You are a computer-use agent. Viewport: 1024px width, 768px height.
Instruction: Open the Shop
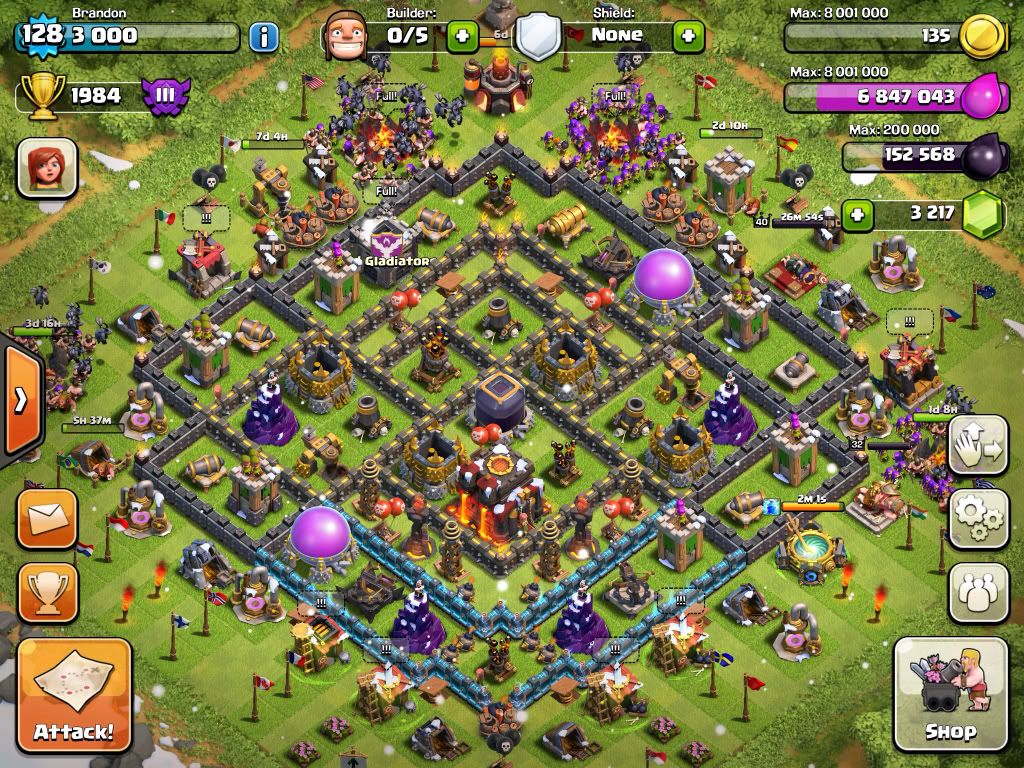[x=950, y=694]
